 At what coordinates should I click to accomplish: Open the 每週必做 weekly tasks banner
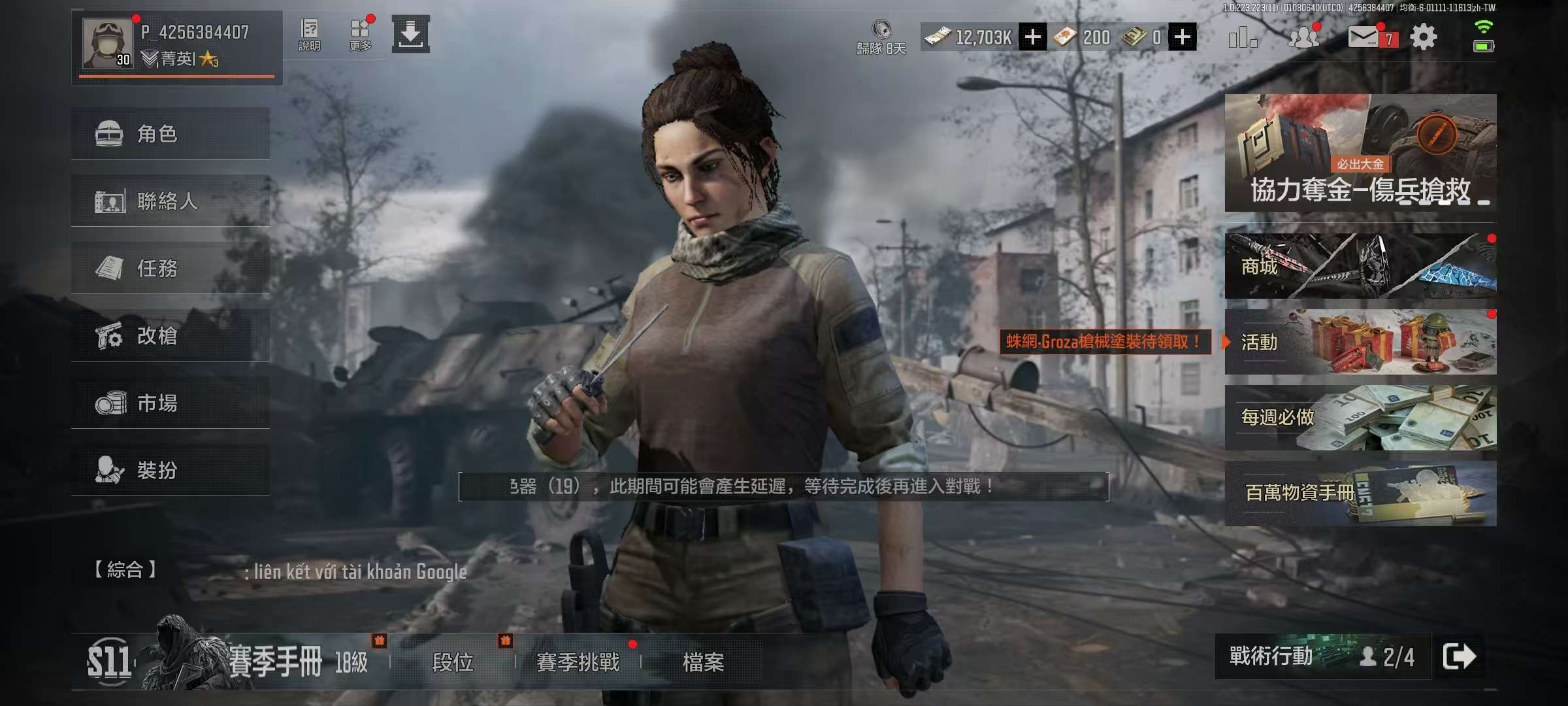click(1360, 418)
